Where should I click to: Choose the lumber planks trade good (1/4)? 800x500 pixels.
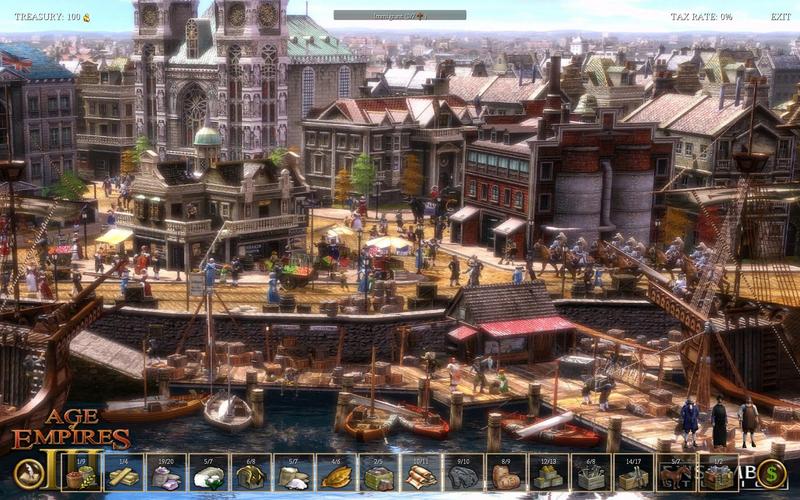tap(123, 473)
